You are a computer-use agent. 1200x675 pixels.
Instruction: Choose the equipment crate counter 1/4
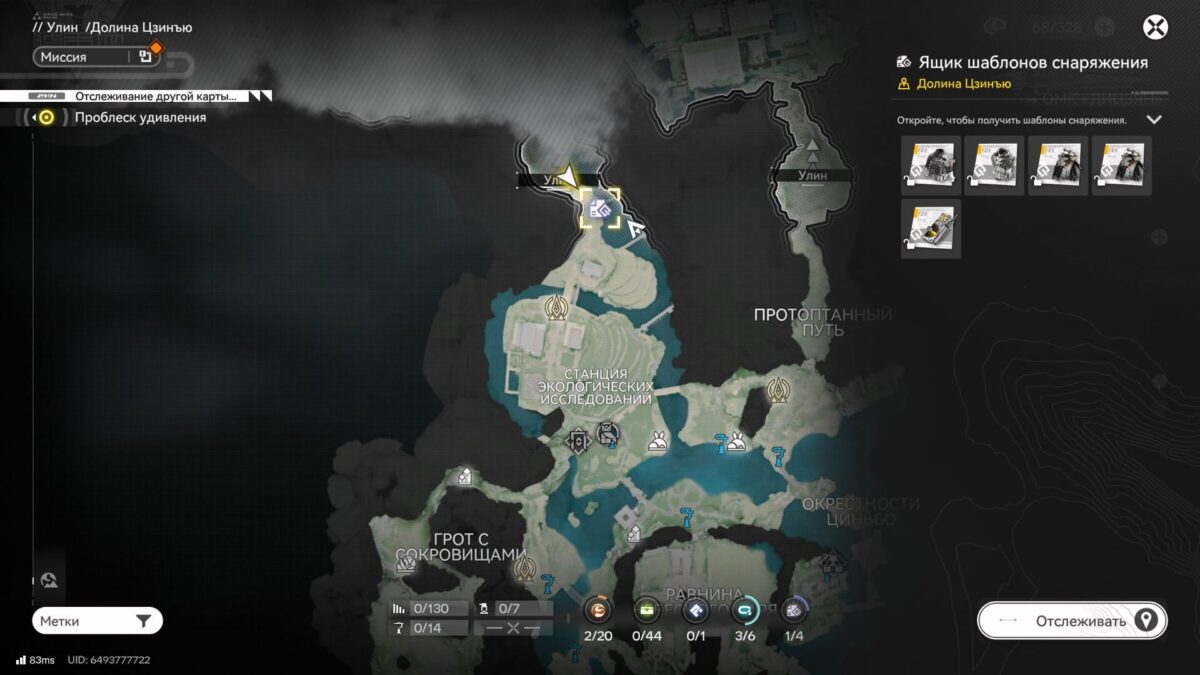794,610
